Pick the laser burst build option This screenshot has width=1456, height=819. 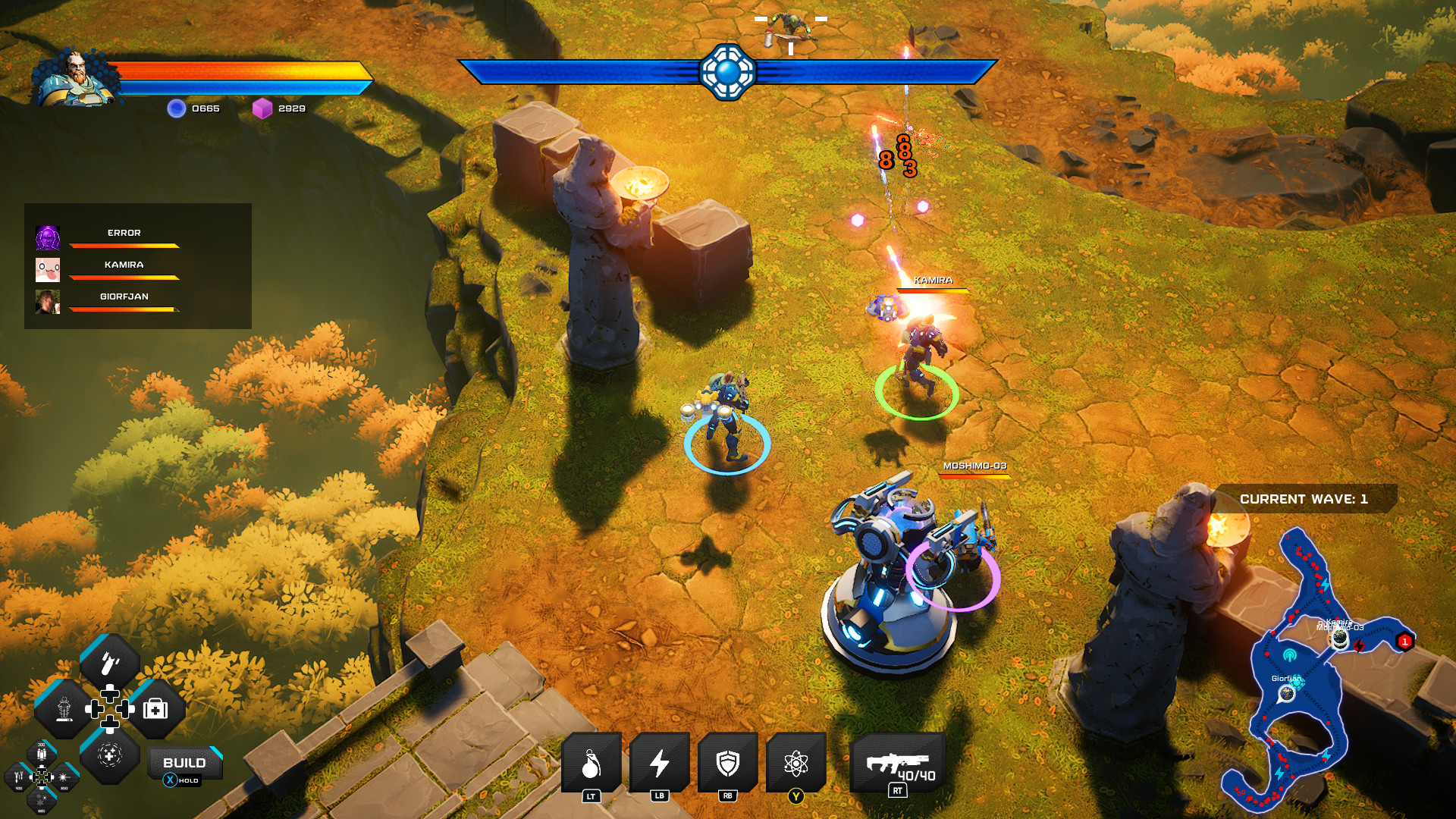(65, 777)
